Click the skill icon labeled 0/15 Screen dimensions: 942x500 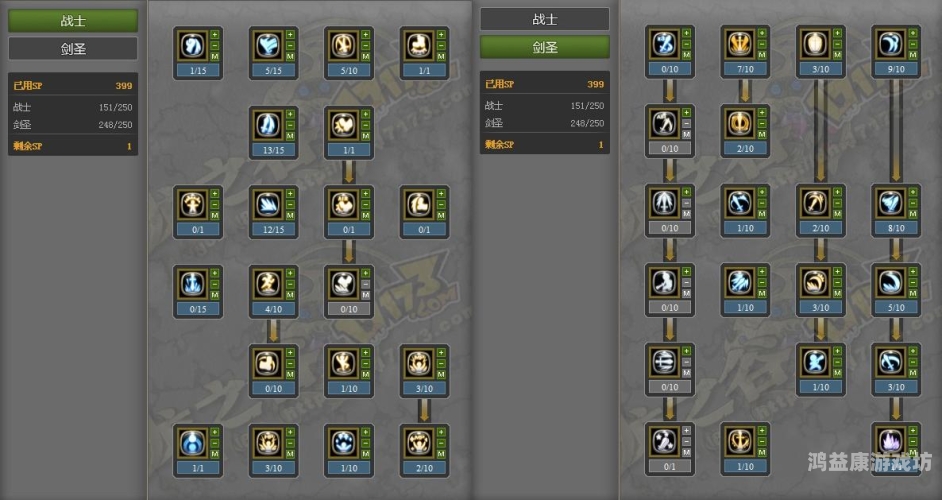pyautogui.click(x=191, y=283)
